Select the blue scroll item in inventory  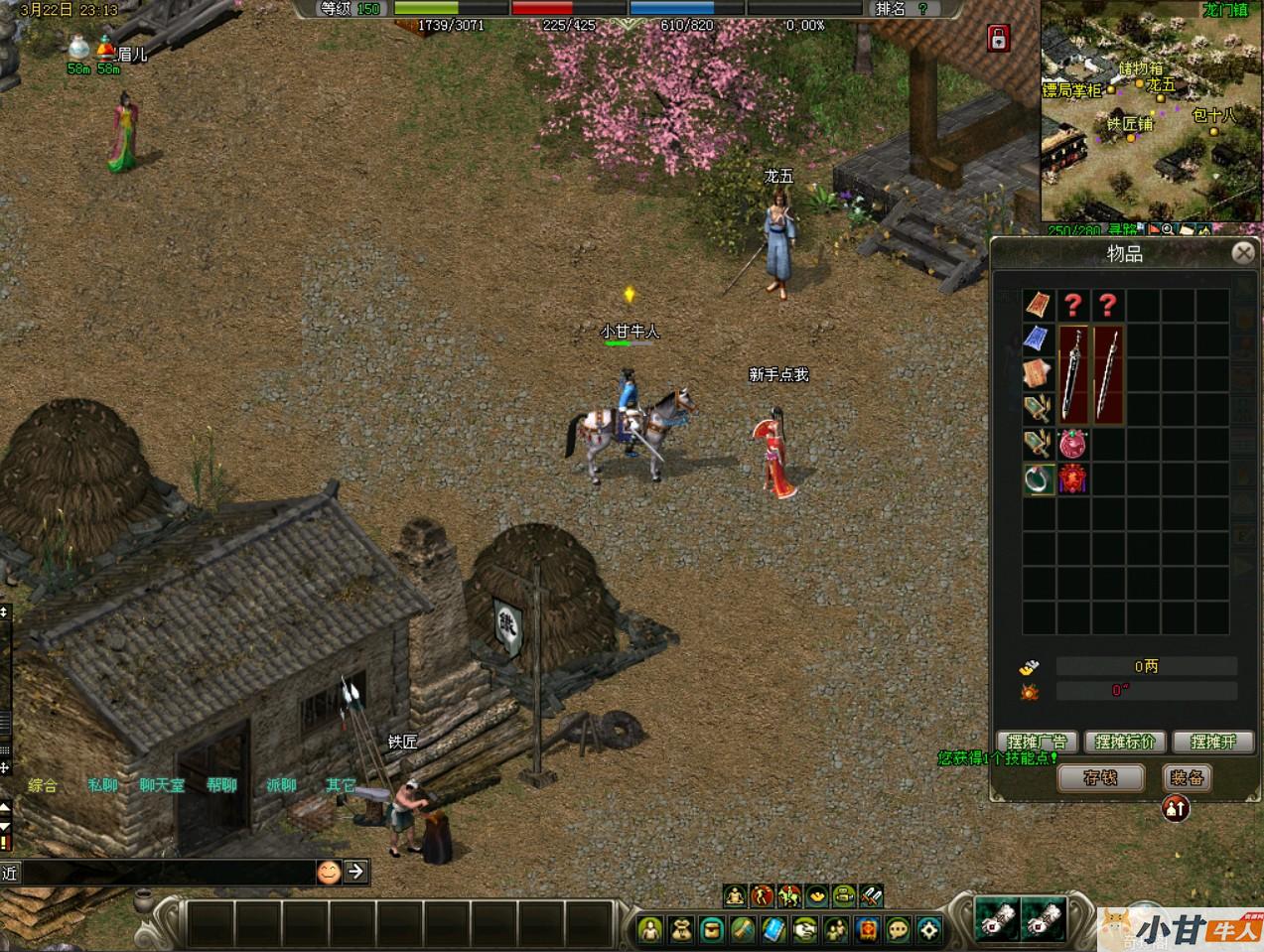coord(1039,340)
